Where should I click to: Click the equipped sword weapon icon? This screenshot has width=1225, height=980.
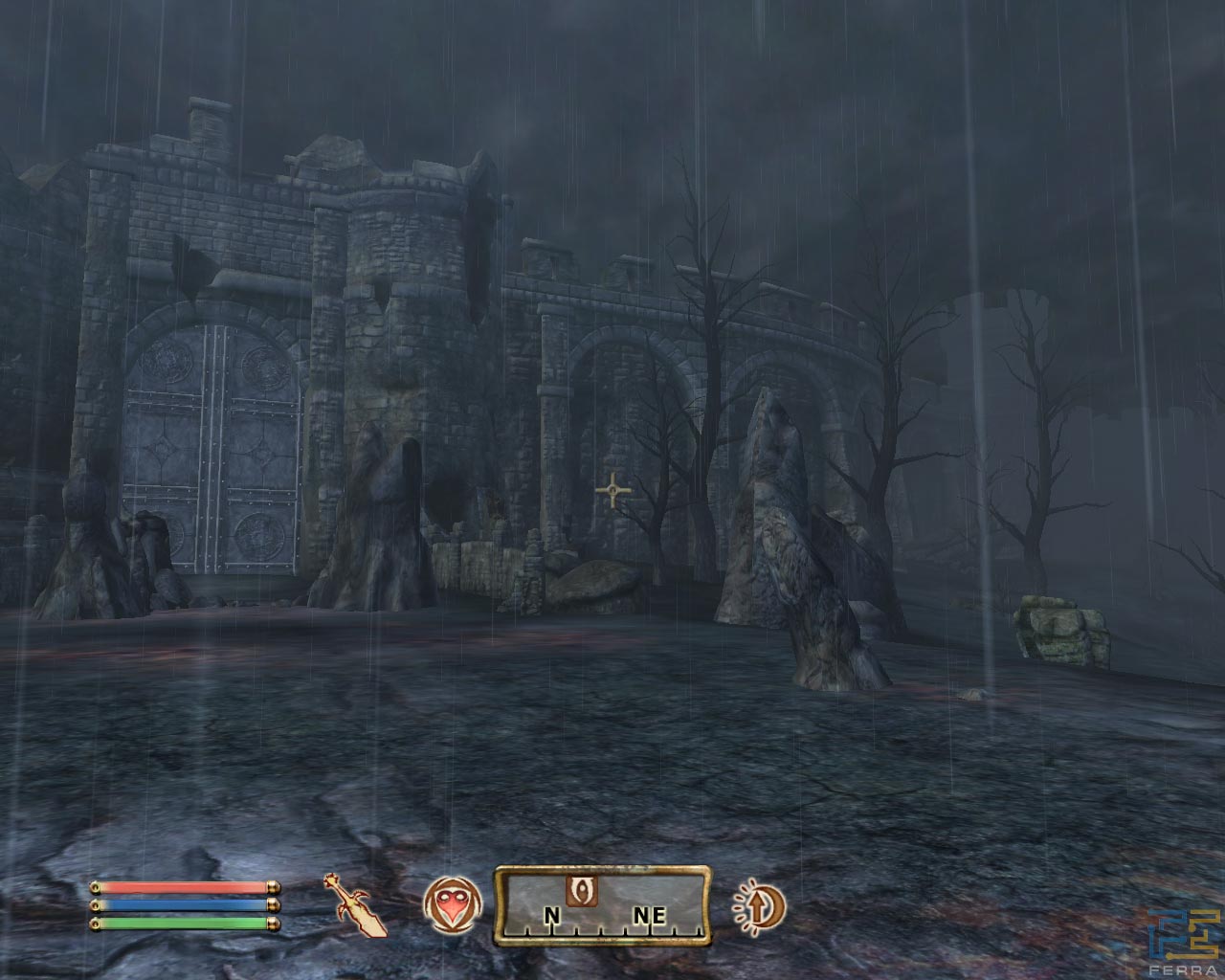coord(361,905)
